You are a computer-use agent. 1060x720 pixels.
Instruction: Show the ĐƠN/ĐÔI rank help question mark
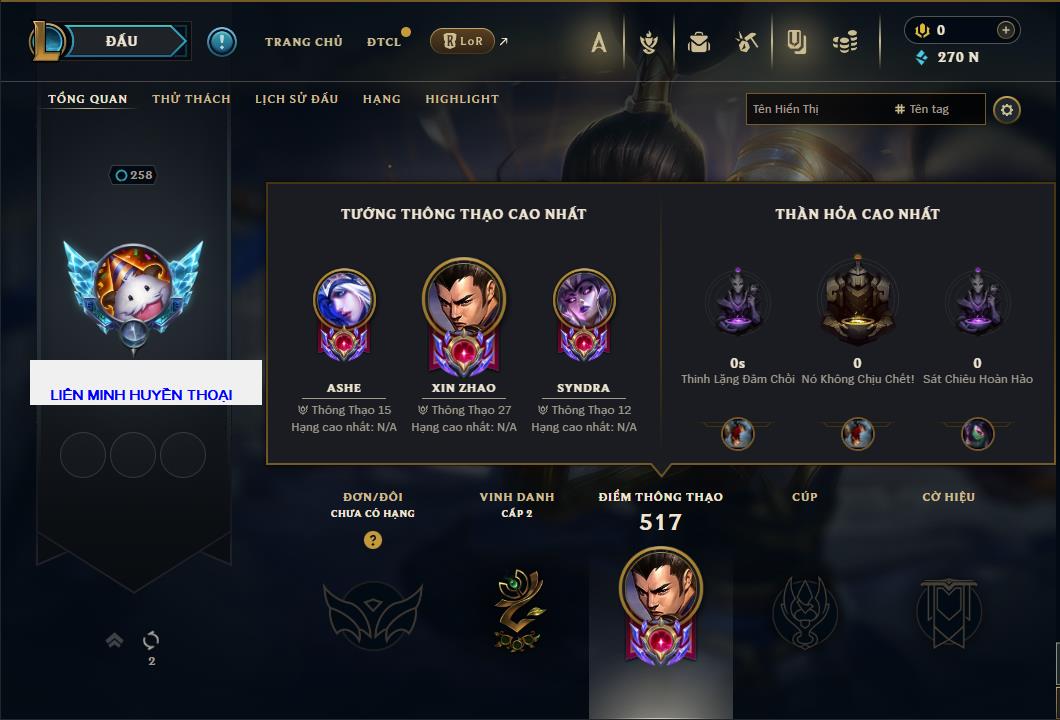pyautogui.click(x=373, y=540)
